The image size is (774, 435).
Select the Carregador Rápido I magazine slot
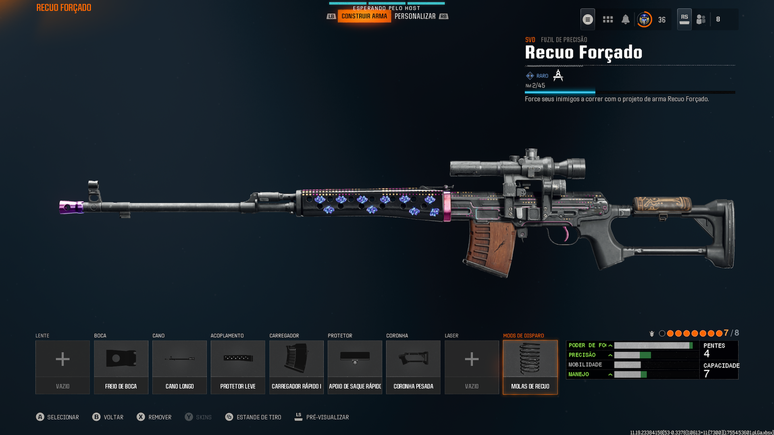(296, 366)
